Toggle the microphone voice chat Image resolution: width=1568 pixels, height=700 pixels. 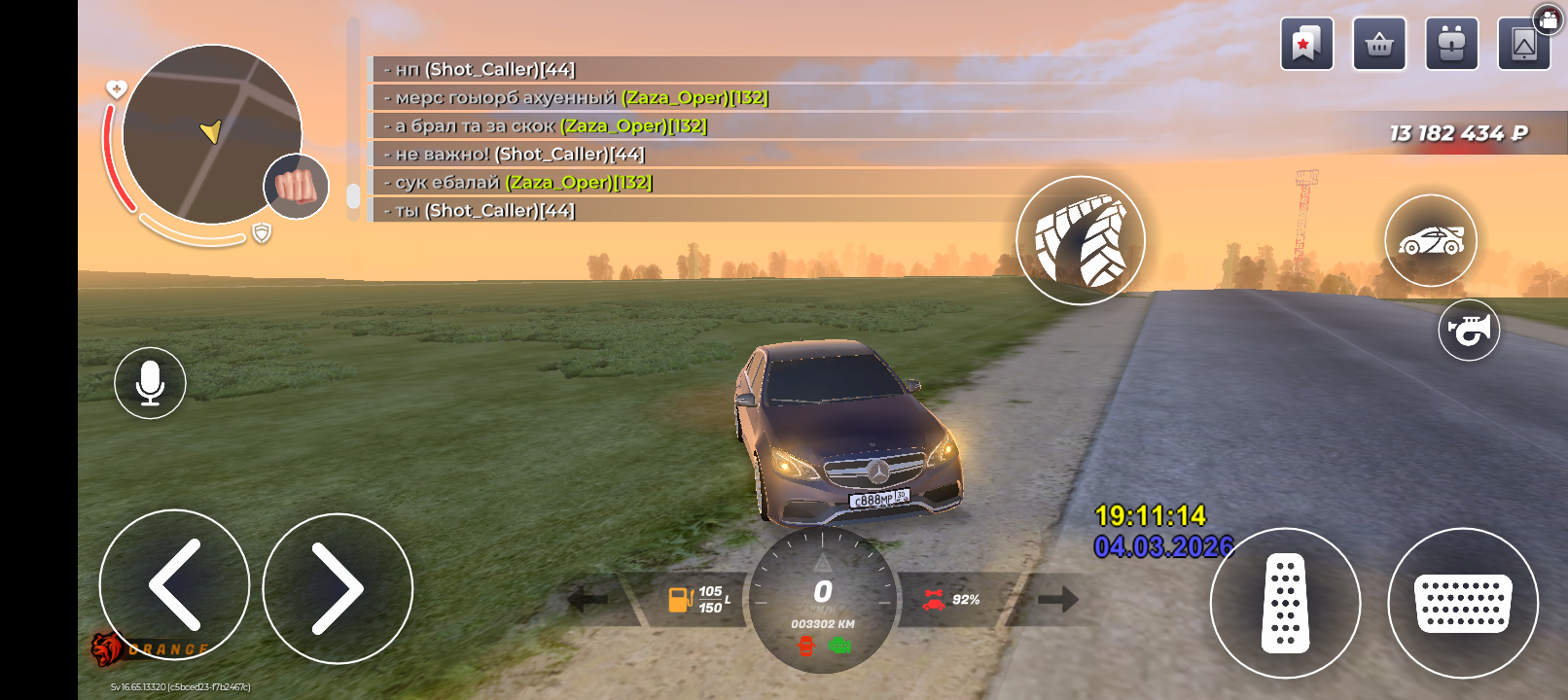pos(150,383)
